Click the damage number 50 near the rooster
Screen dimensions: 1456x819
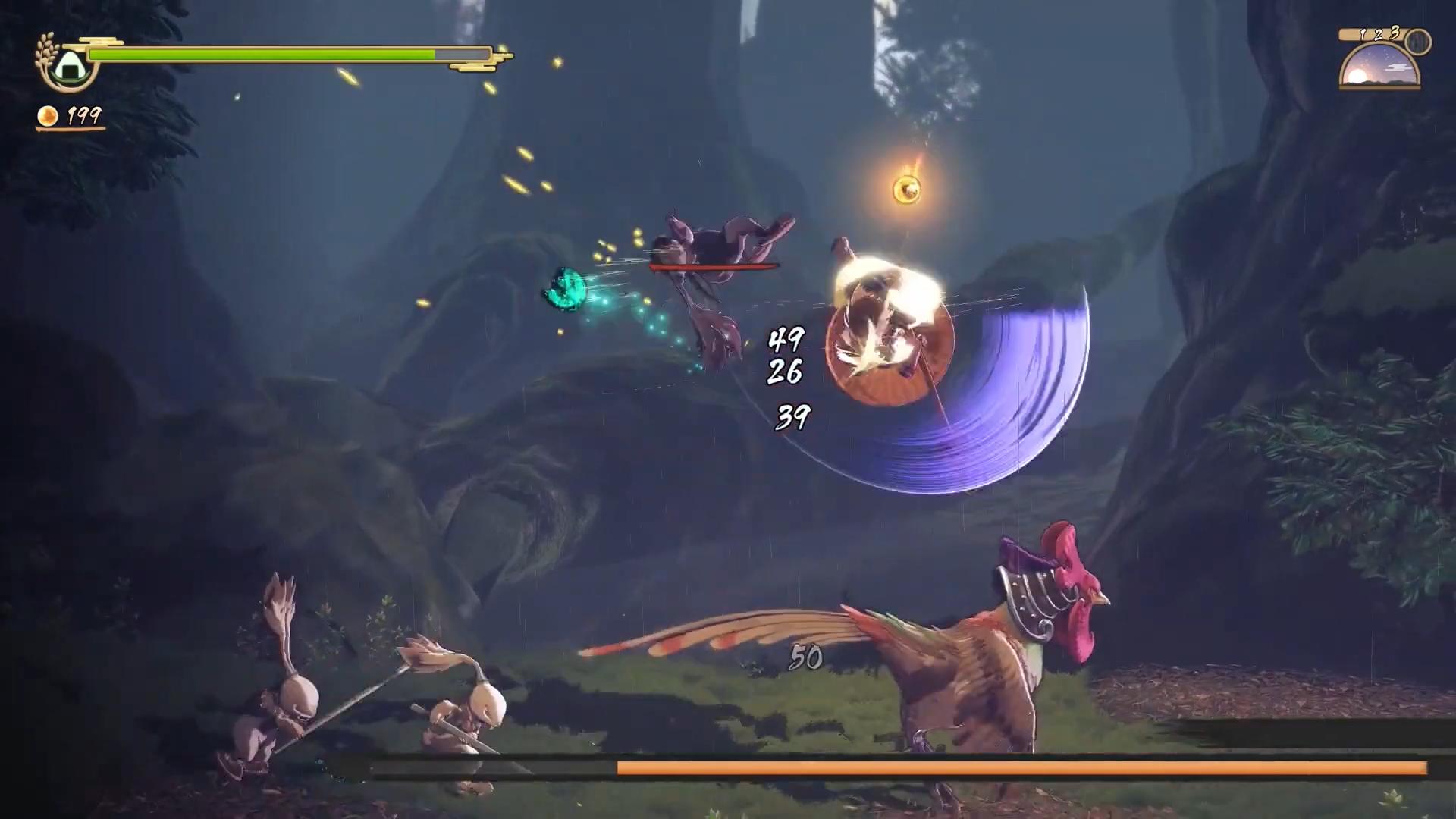806,658
